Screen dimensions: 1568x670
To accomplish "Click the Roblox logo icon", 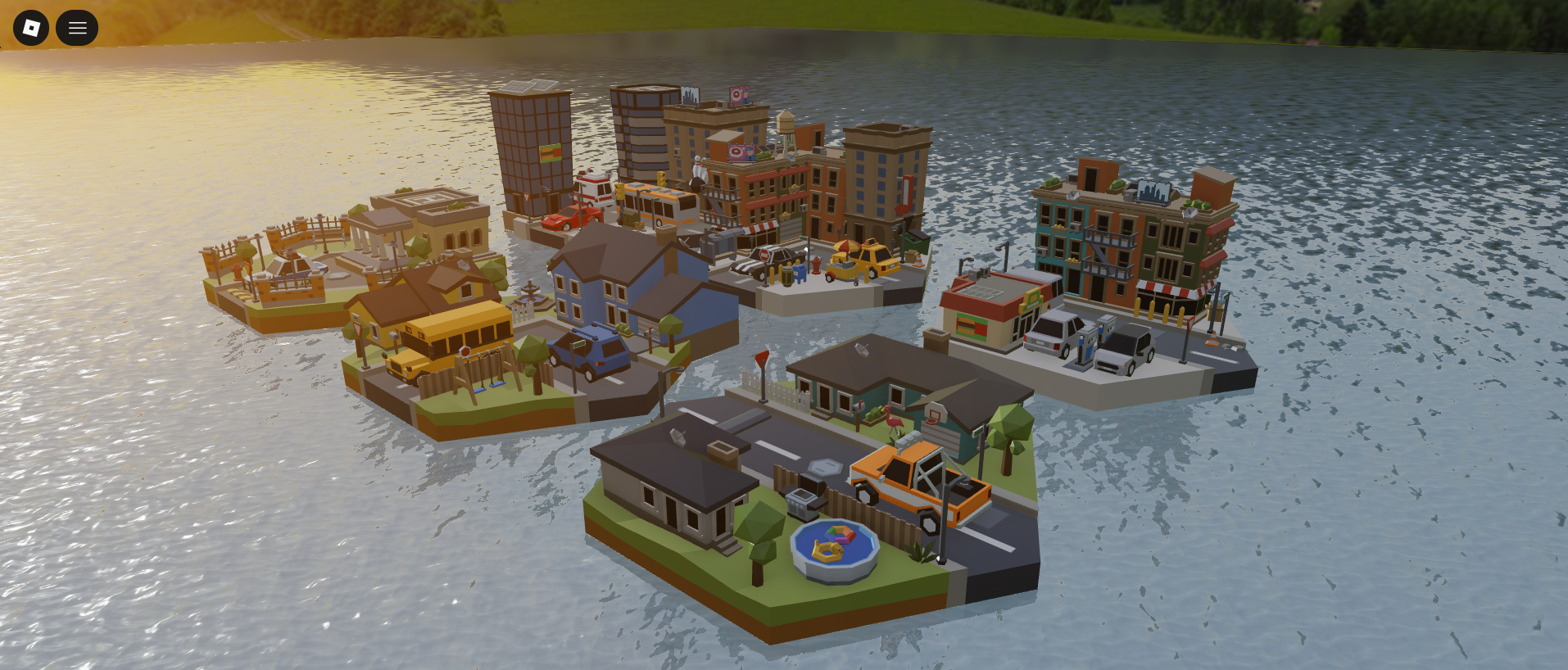I will (30, 27).
